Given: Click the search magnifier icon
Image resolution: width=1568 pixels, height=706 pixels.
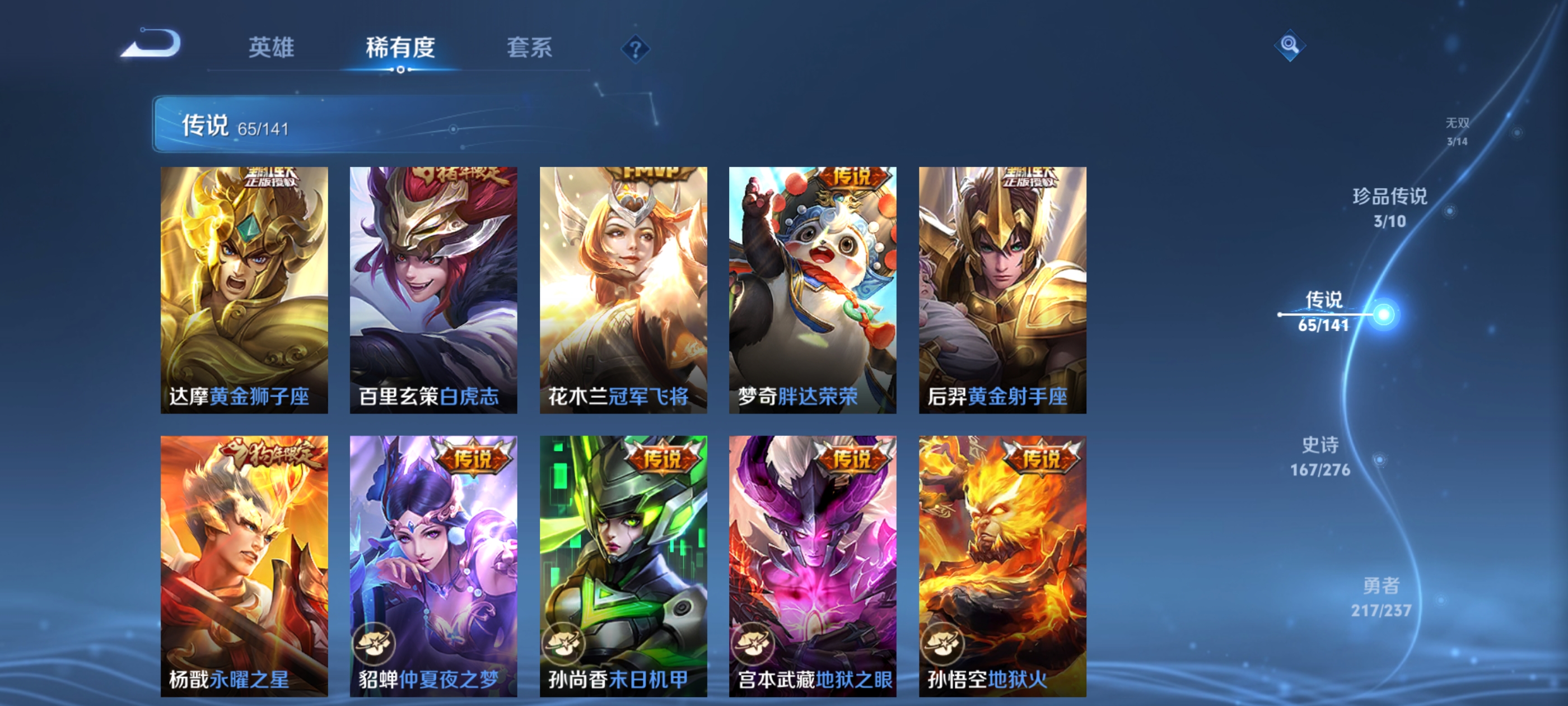Looking at the screenshot, I should (x=1290, y=44).
